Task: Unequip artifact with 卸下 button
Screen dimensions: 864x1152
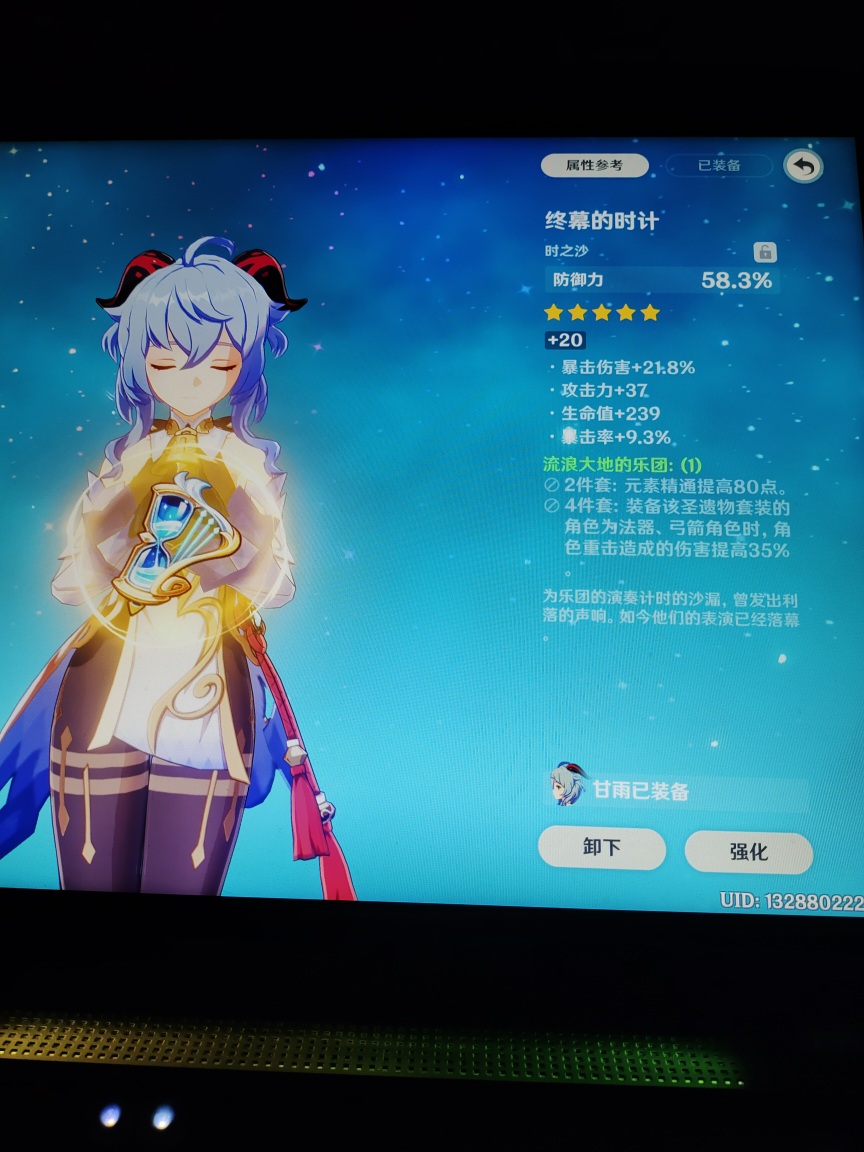Action: tap(601, 848)
